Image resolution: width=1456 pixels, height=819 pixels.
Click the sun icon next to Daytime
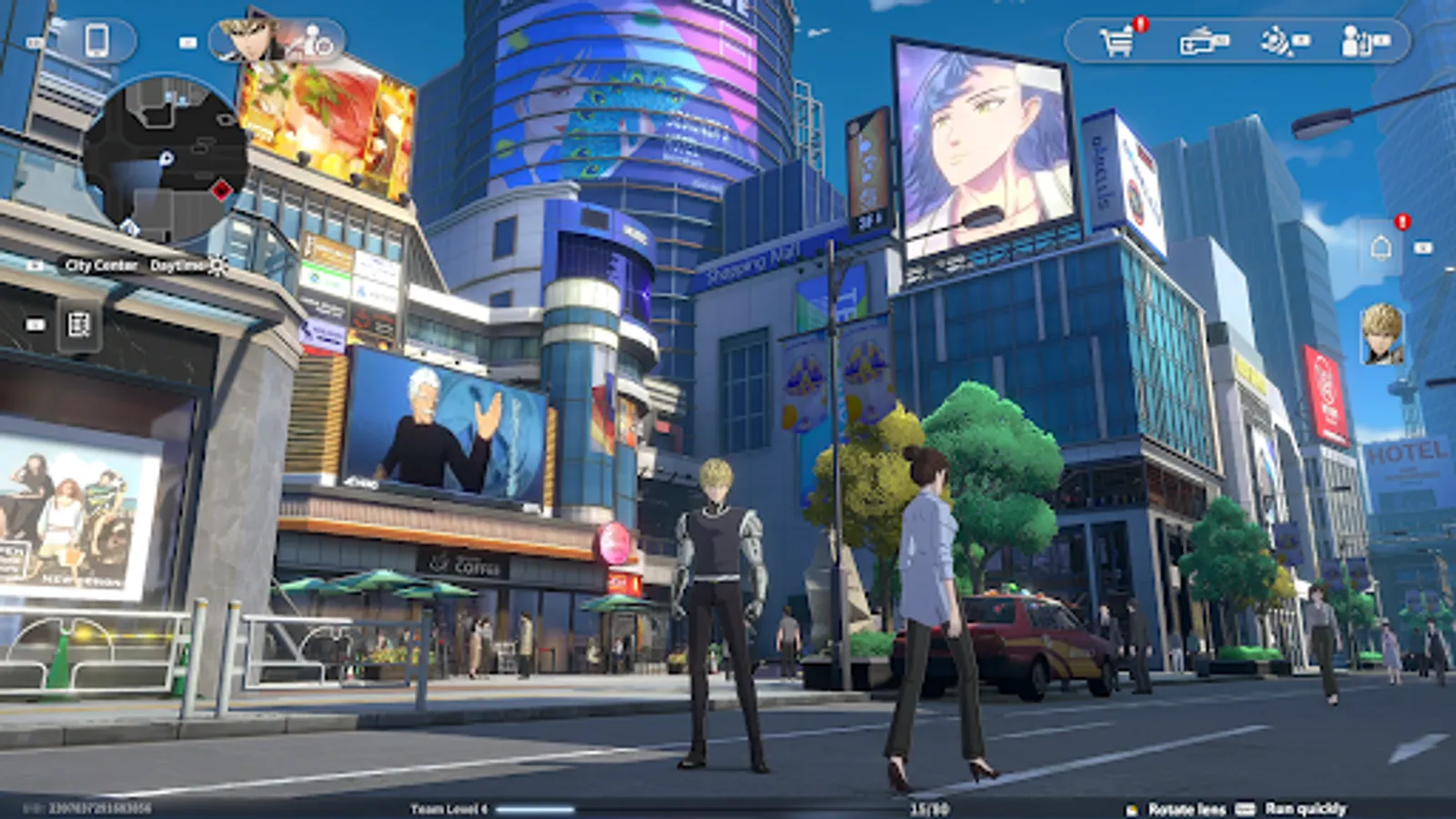[217, 266]
